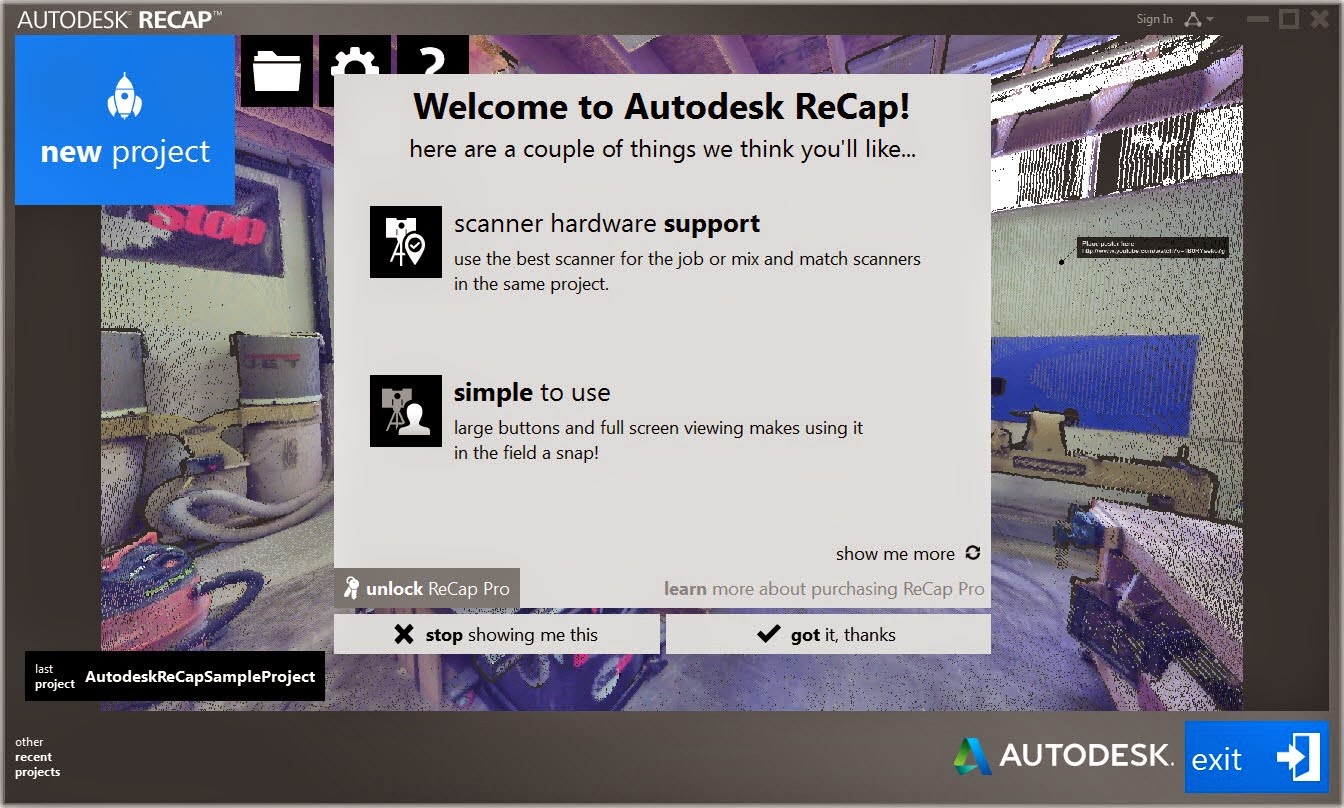Click the scanner hardware support icon

tap(405, 241)
